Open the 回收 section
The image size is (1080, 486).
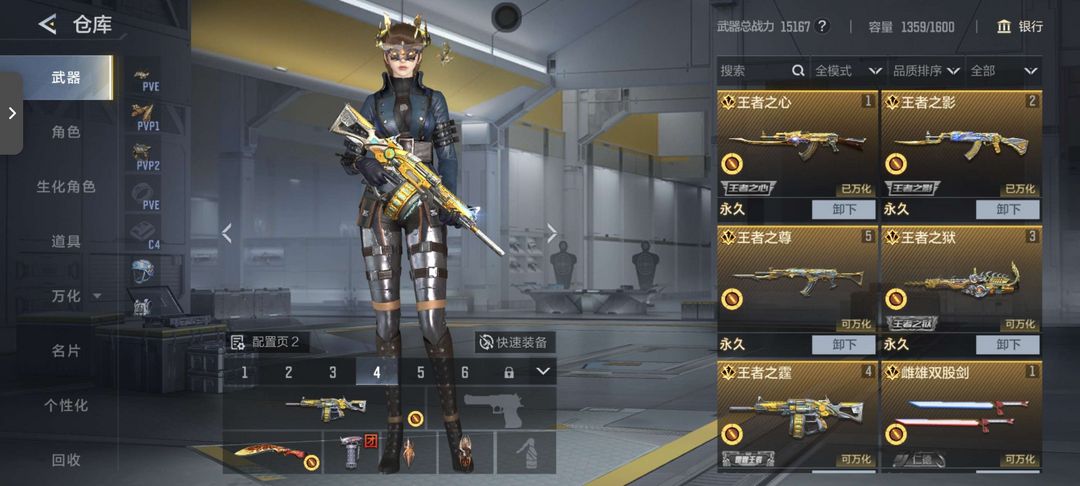tap(66, 460)
